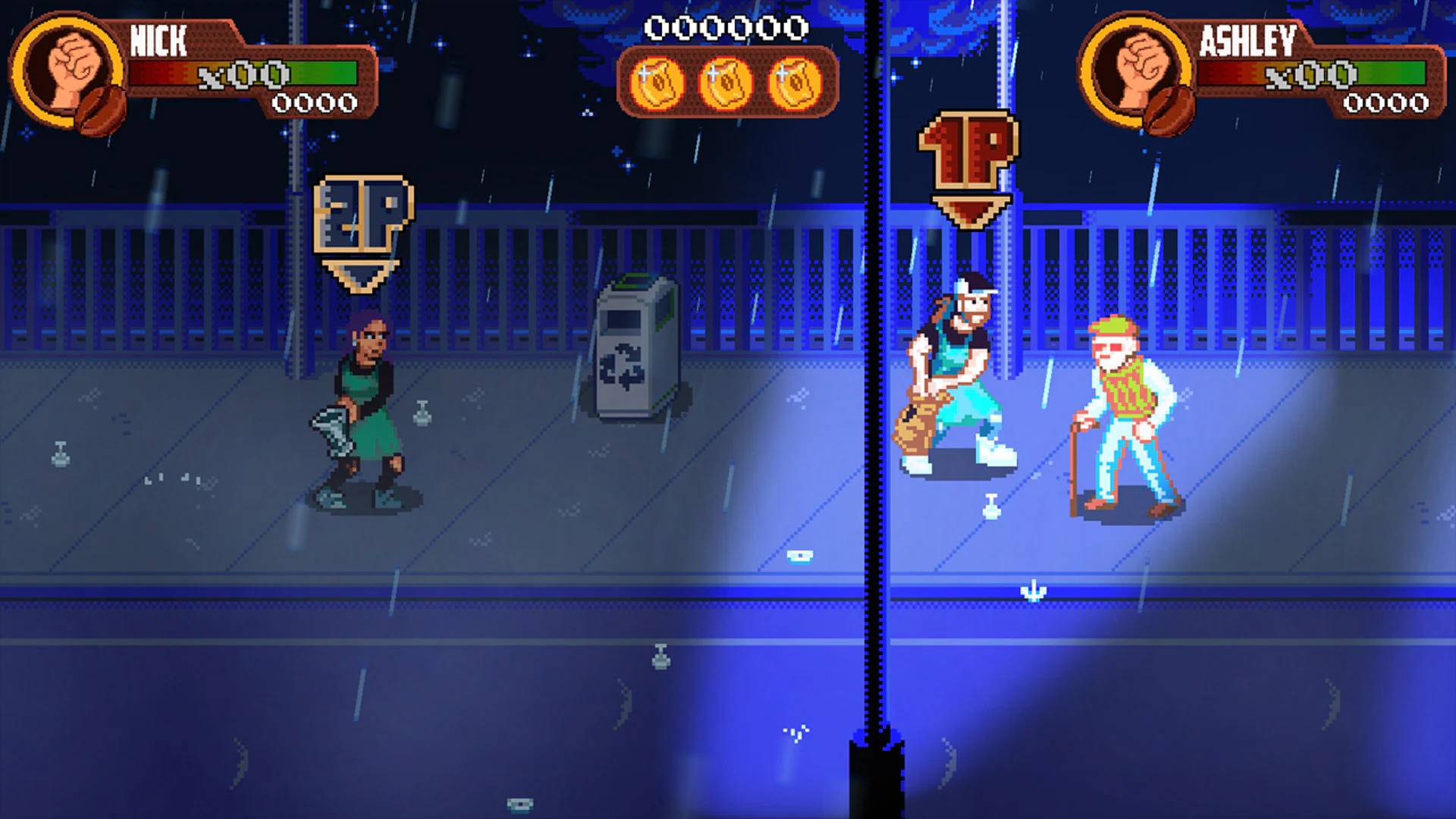
Task: Click Nick's fist portrait icon
Action: click(x=72, y=64)
